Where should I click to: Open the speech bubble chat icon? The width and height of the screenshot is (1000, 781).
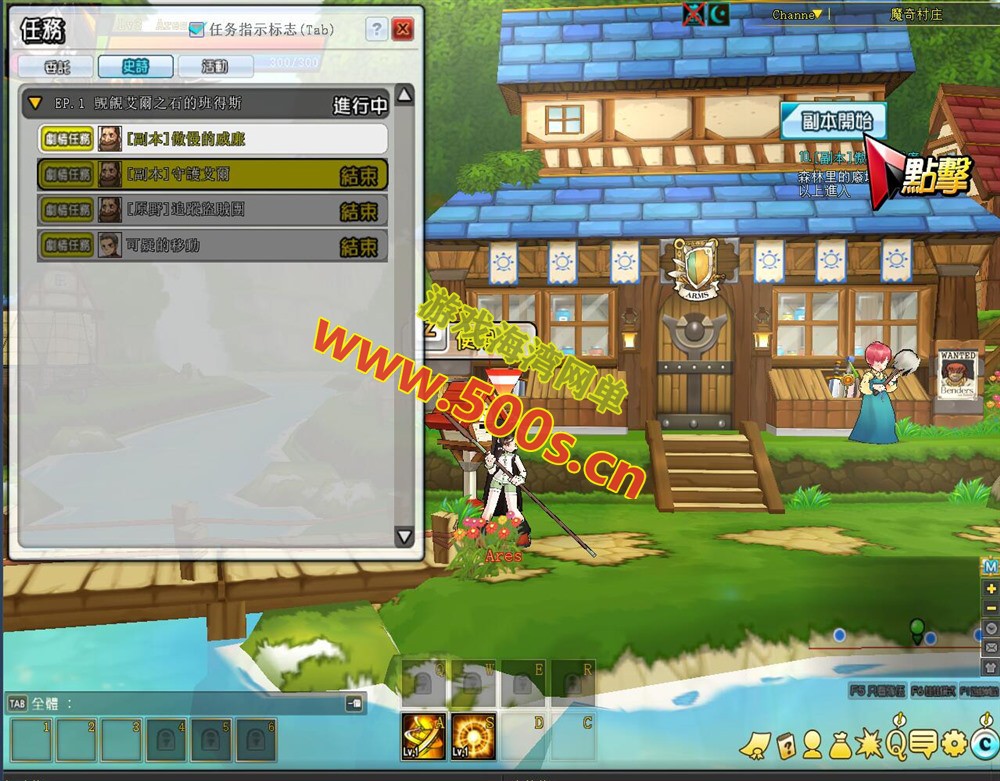[x=924, y=743]
